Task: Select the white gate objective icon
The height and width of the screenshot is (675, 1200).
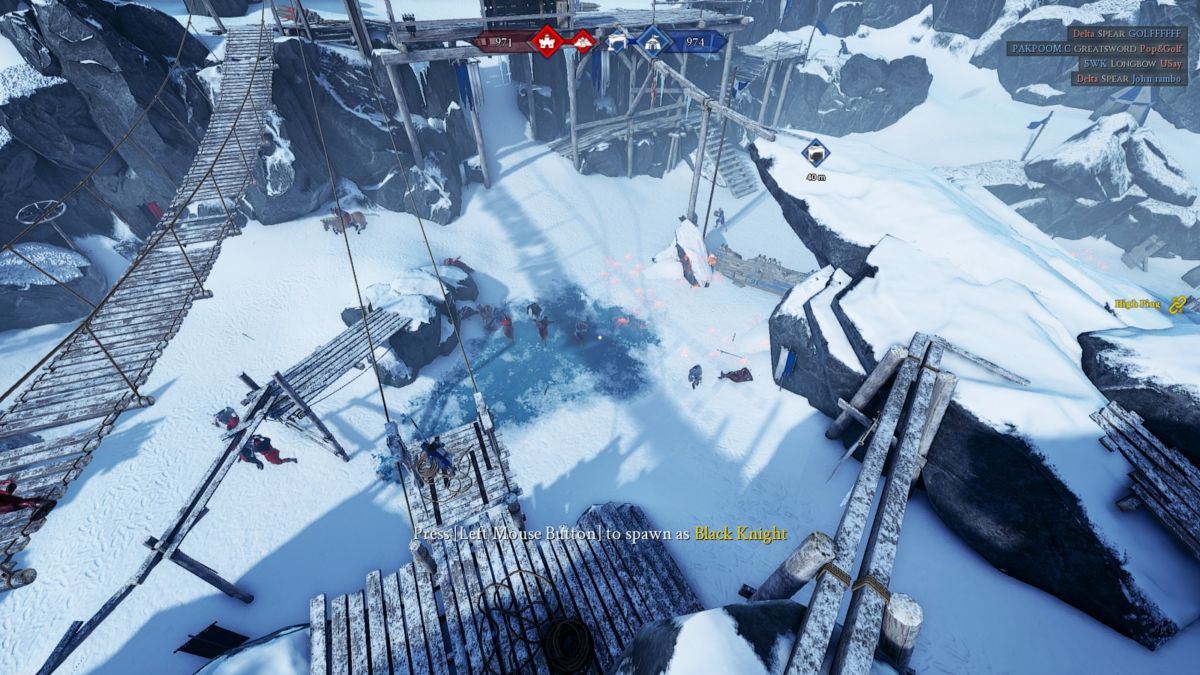Action: [x=618, y=41]
